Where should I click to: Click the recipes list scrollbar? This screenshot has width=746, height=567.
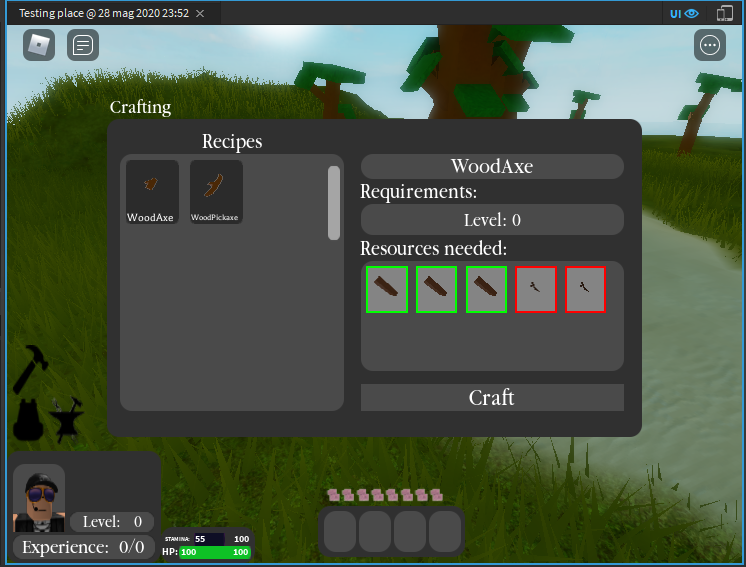click(x=334, y=203)
